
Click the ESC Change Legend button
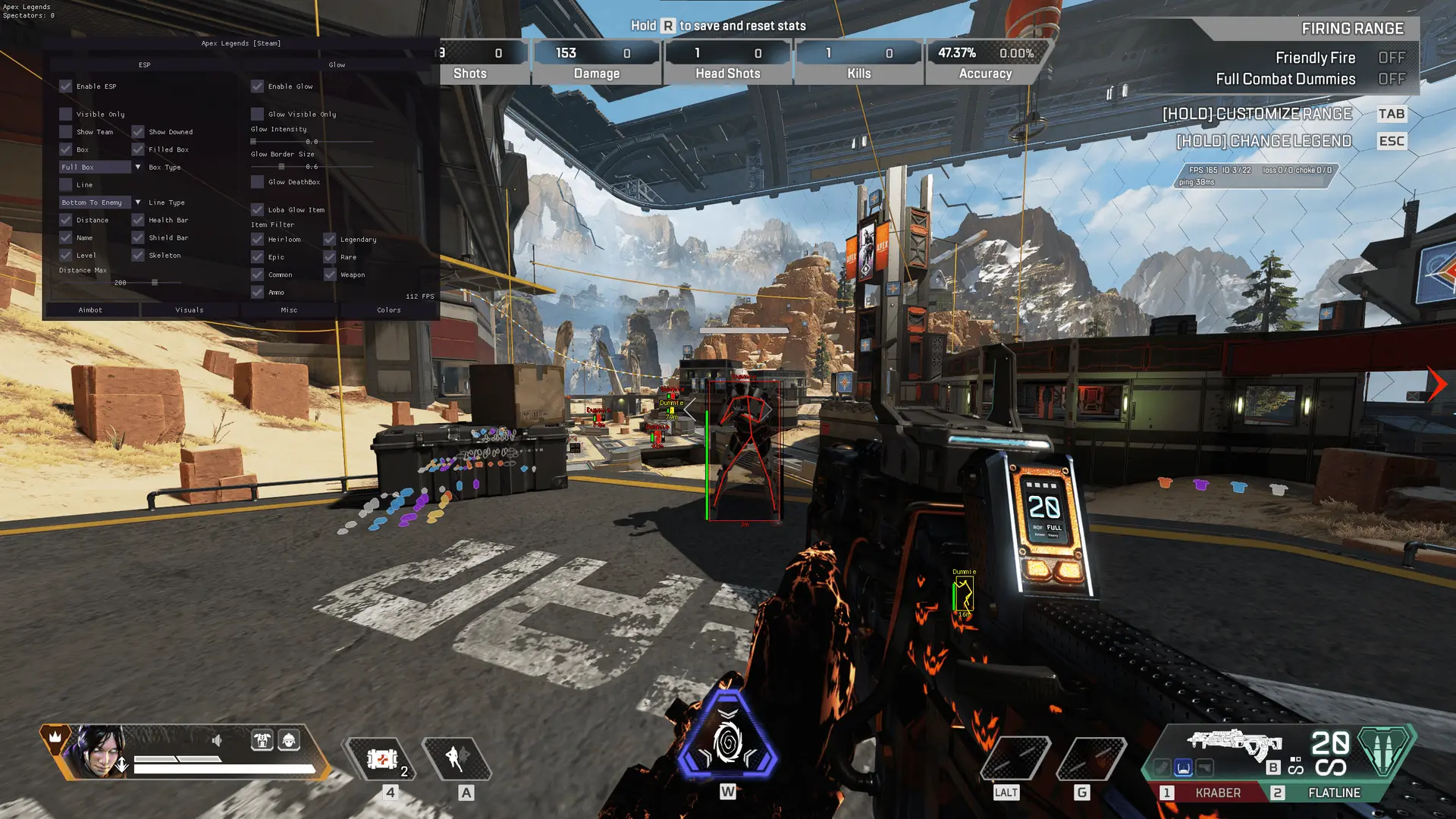tap(1392, 141)
